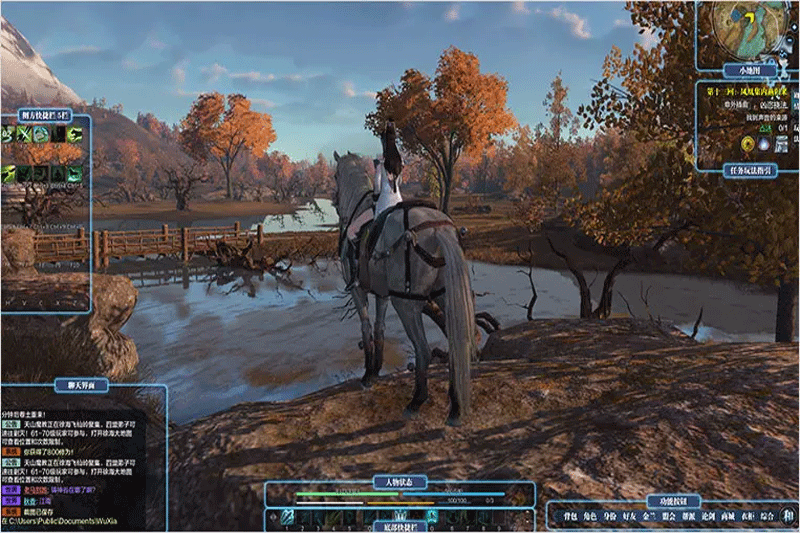Open the 背包 bag menu
The height and width of the screenshot is (533, 800).
(569, 517)
